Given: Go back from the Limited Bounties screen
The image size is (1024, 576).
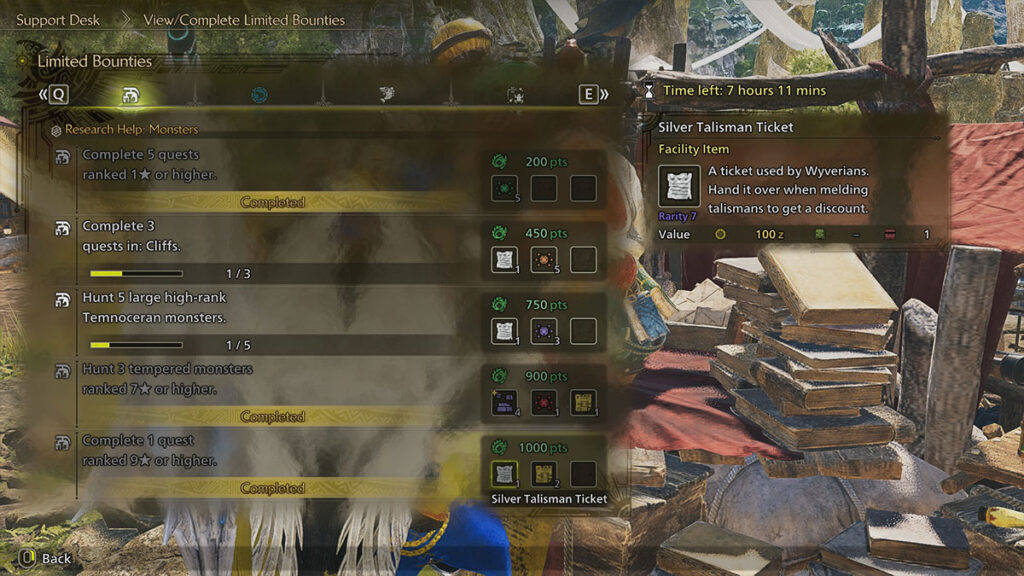Looking at the screenshot, I should click(46, 558).
